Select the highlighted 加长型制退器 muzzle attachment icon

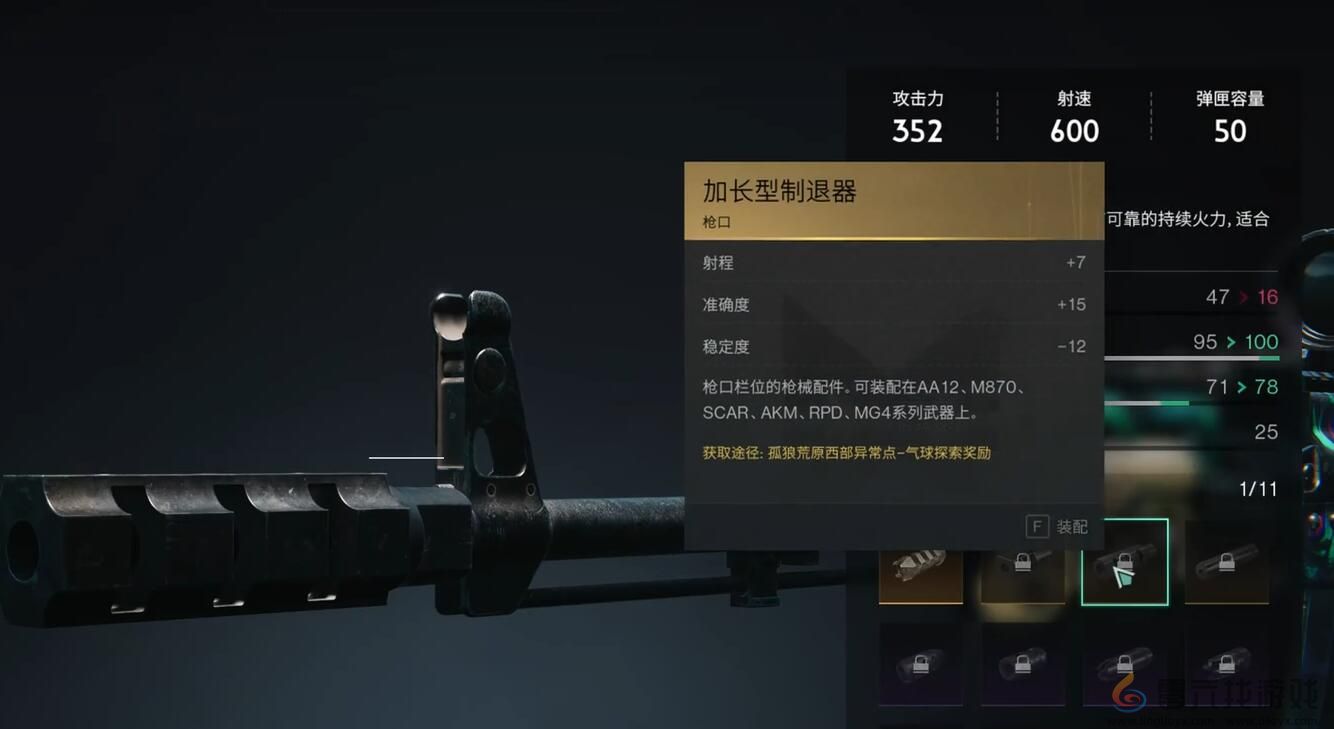pos(1125,563)
